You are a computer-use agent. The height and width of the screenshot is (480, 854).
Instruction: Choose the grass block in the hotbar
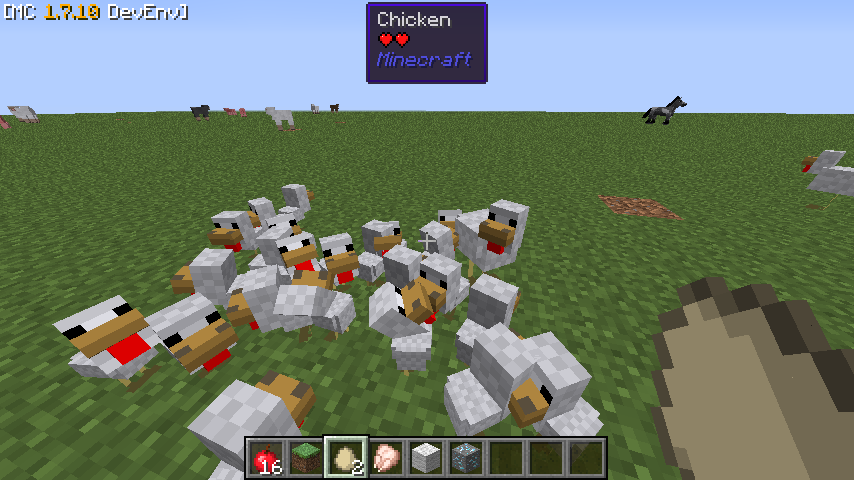point(306,458)
